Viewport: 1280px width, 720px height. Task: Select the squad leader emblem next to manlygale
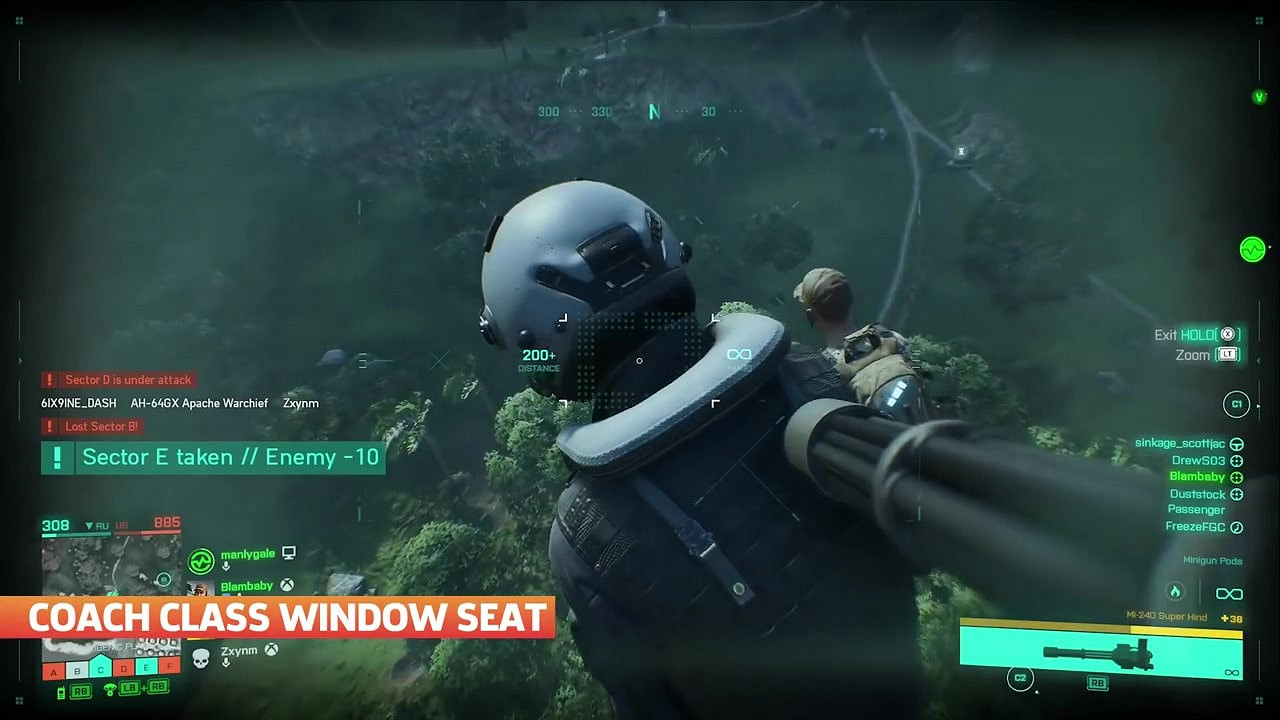pos(202,561)
